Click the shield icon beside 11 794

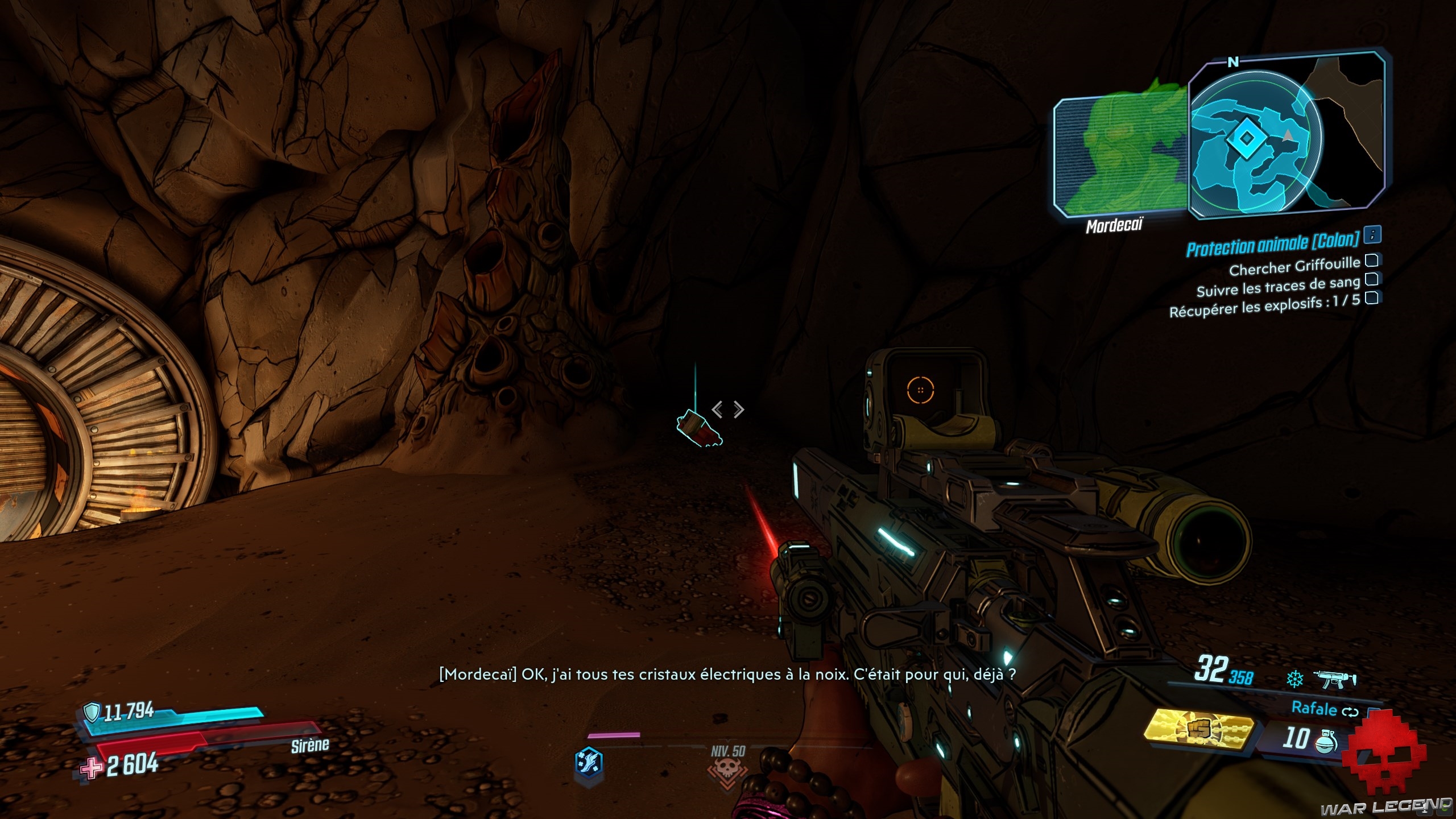(92, 711)
